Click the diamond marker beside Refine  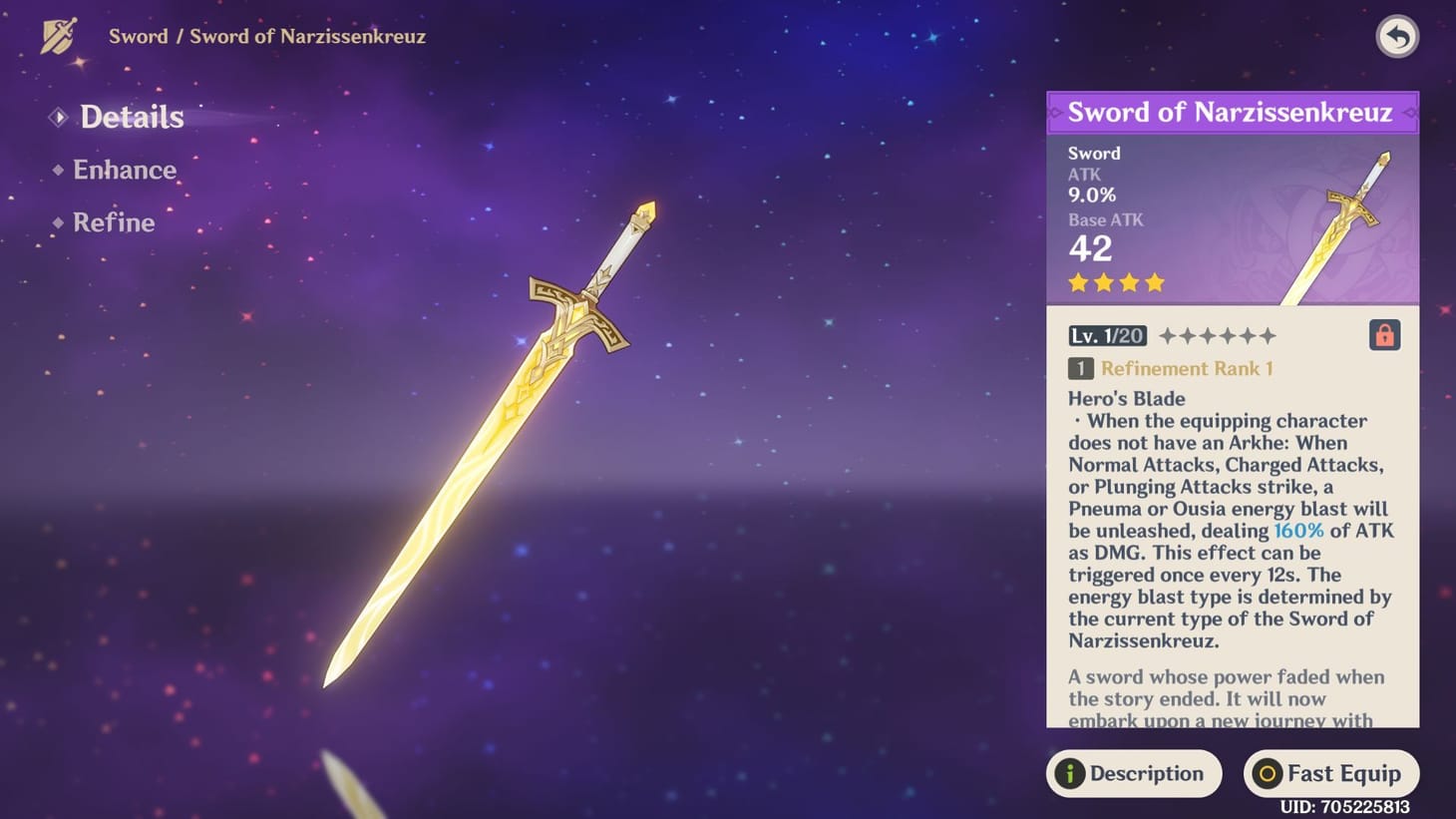pyautogui.click(x=58, y=222)
